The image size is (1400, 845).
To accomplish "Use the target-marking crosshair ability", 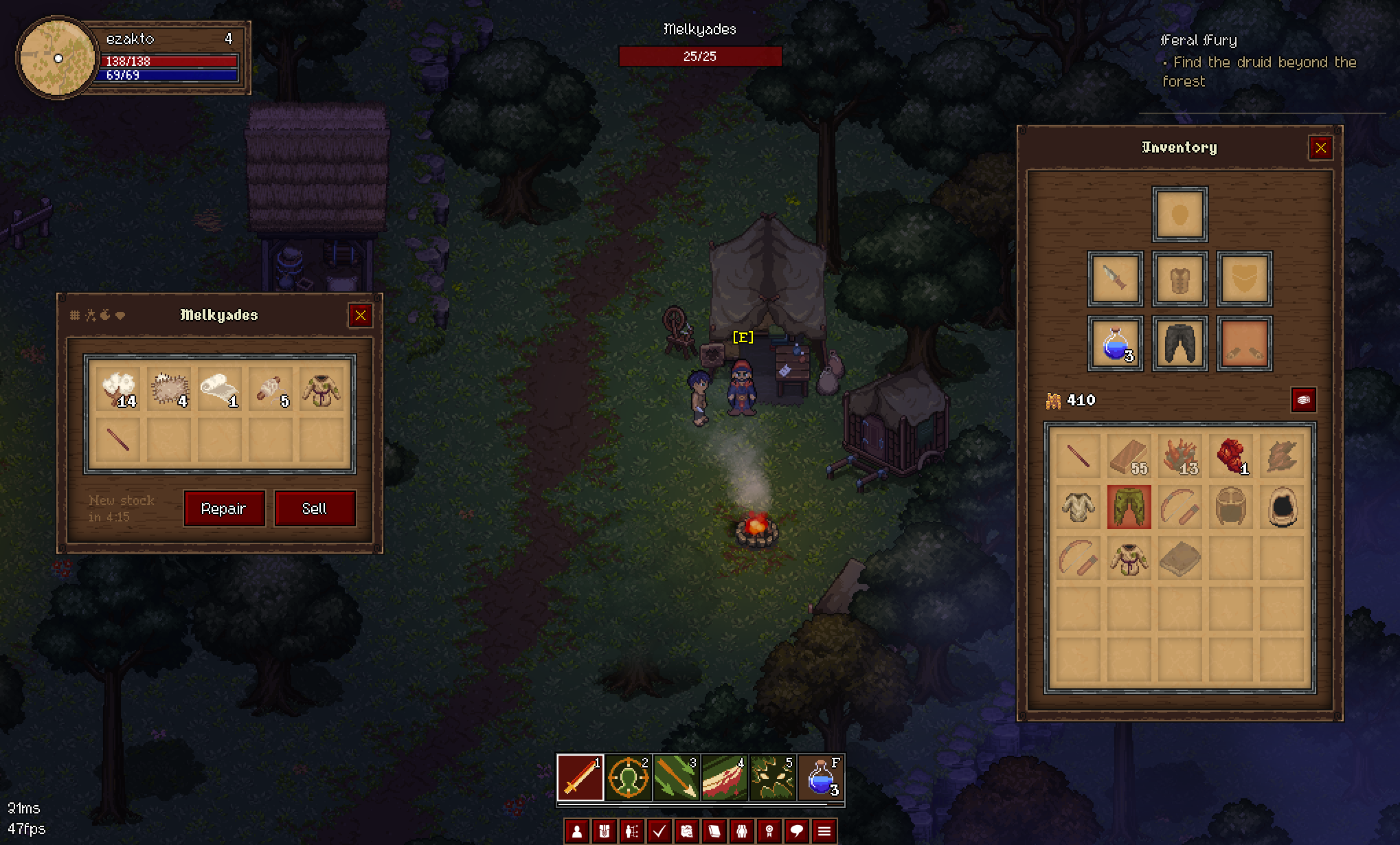I will click(x=628, y=778).
